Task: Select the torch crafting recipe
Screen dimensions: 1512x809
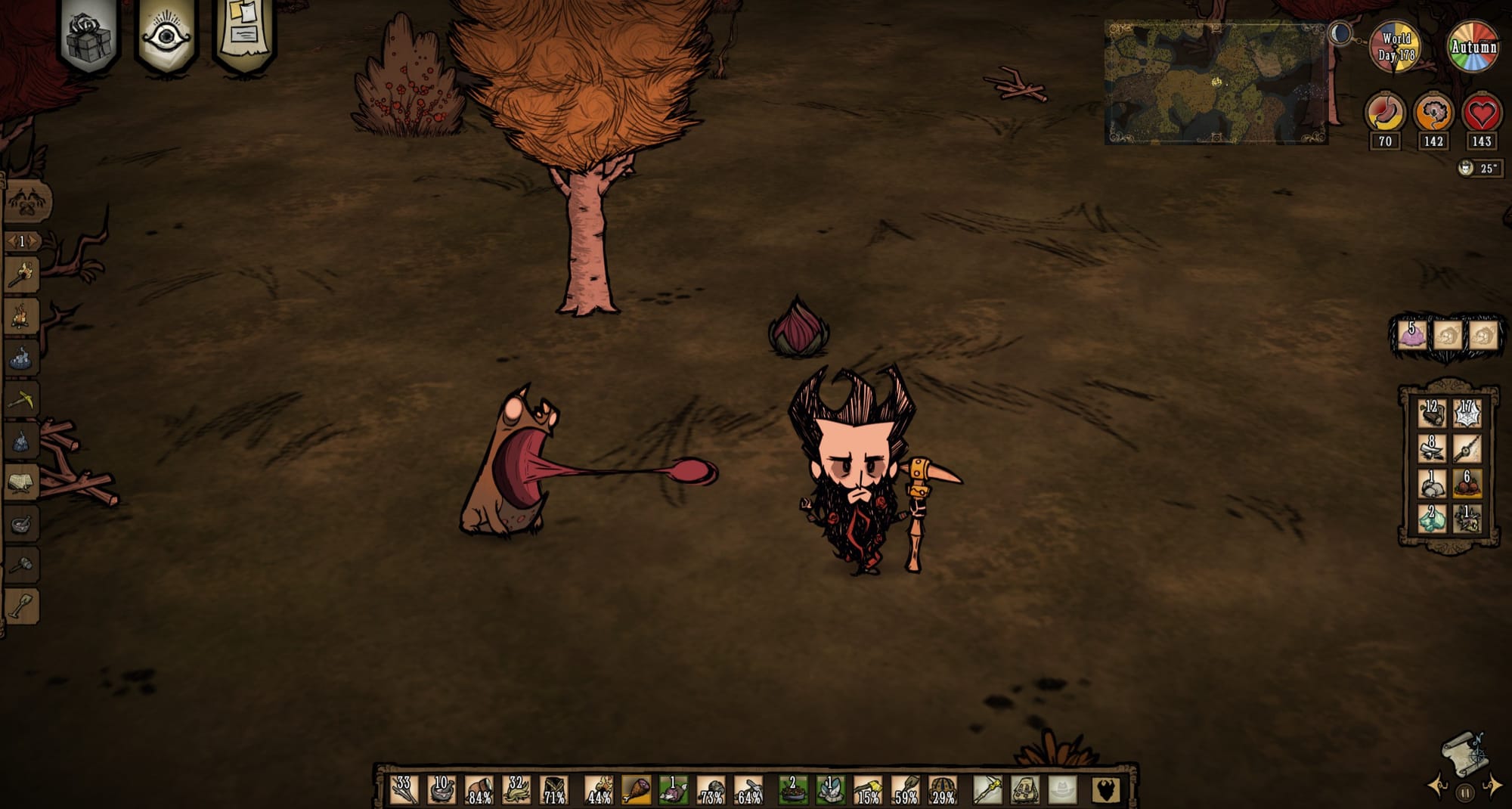Action: click(22, 274)
